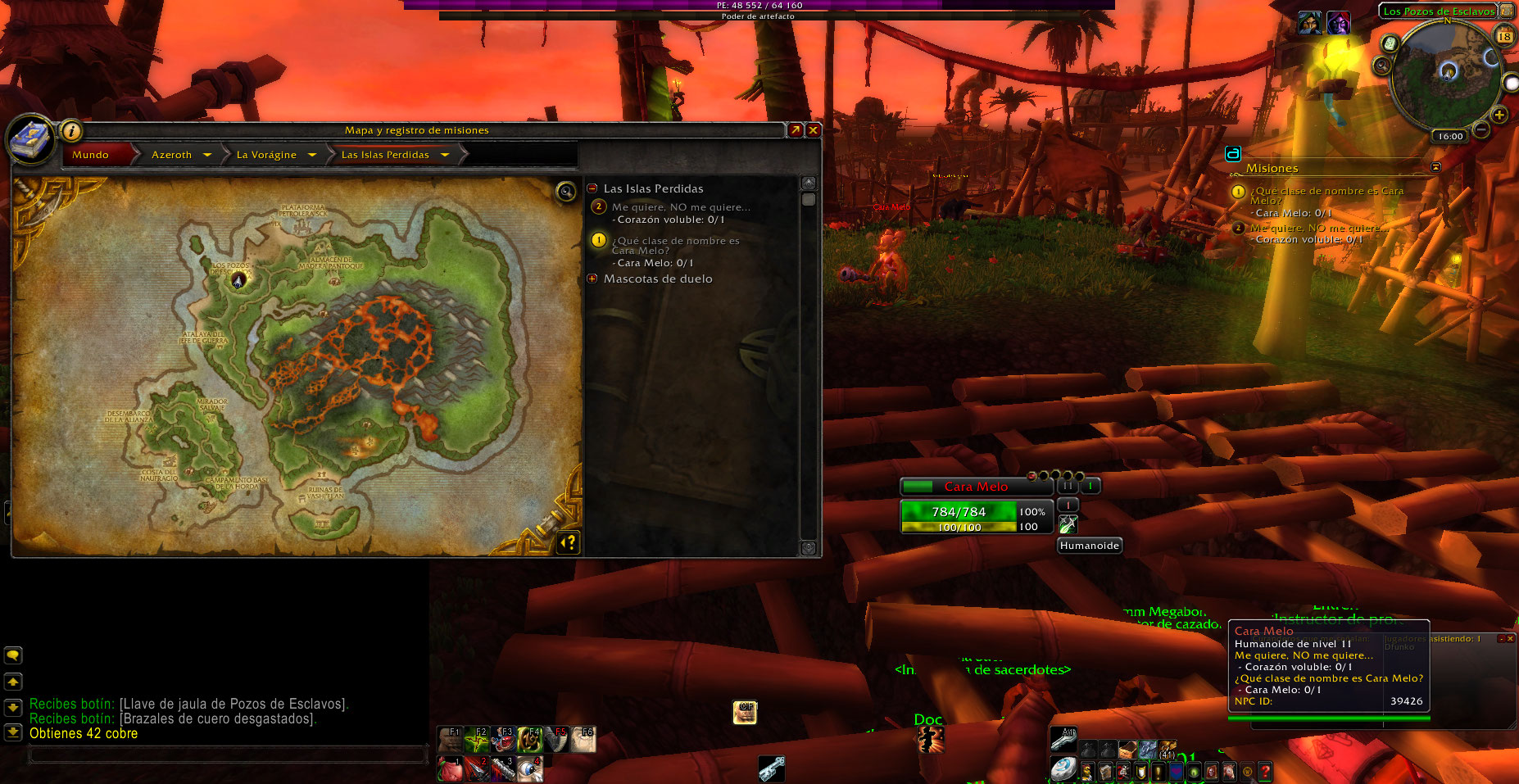Select quest Me quiere, NO me quiere in log

tap(680, 207)
